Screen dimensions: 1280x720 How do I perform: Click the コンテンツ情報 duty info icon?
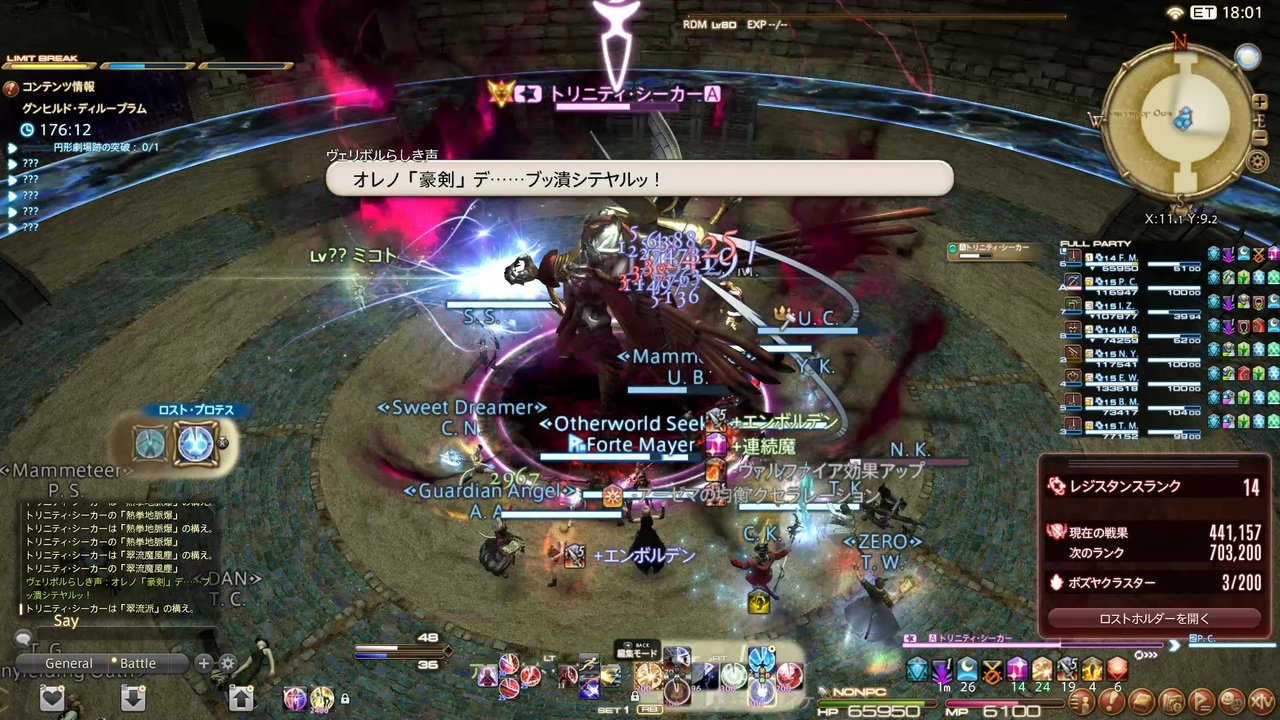click(x=11, y=86)
